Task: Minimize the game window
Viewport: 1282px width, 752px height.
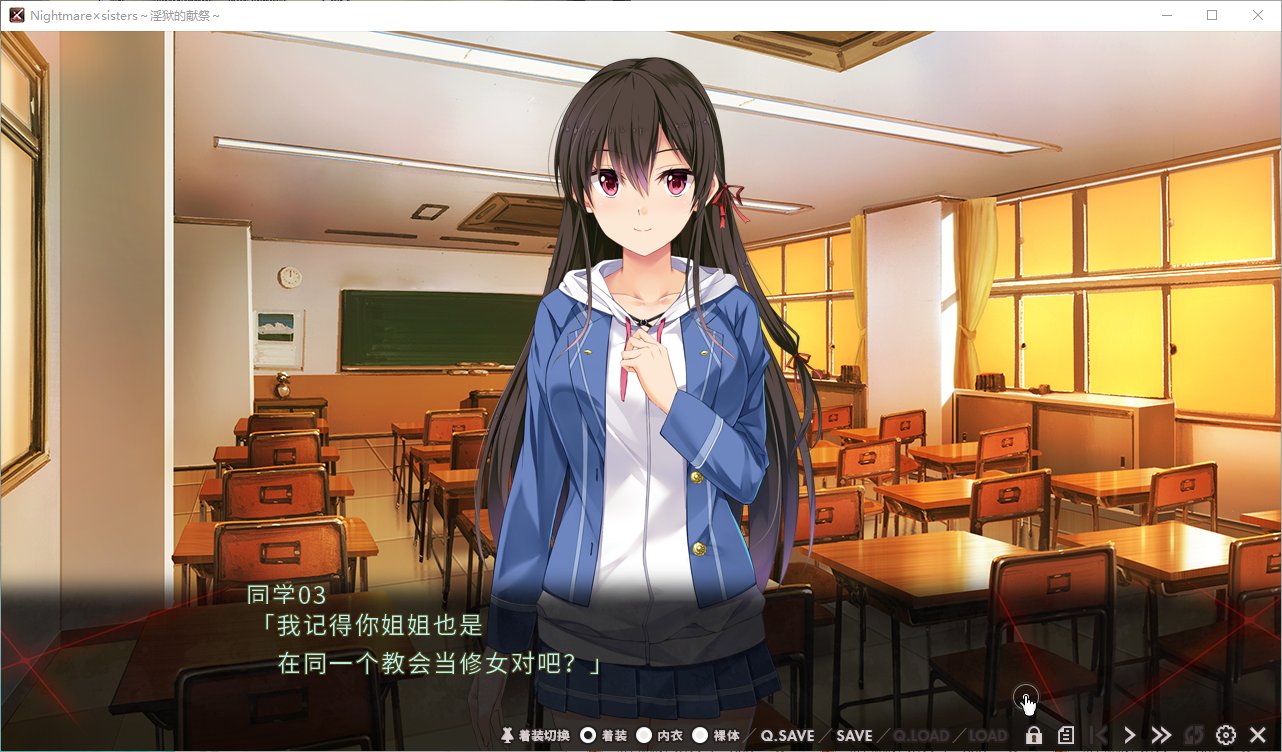Action: 1167,15
